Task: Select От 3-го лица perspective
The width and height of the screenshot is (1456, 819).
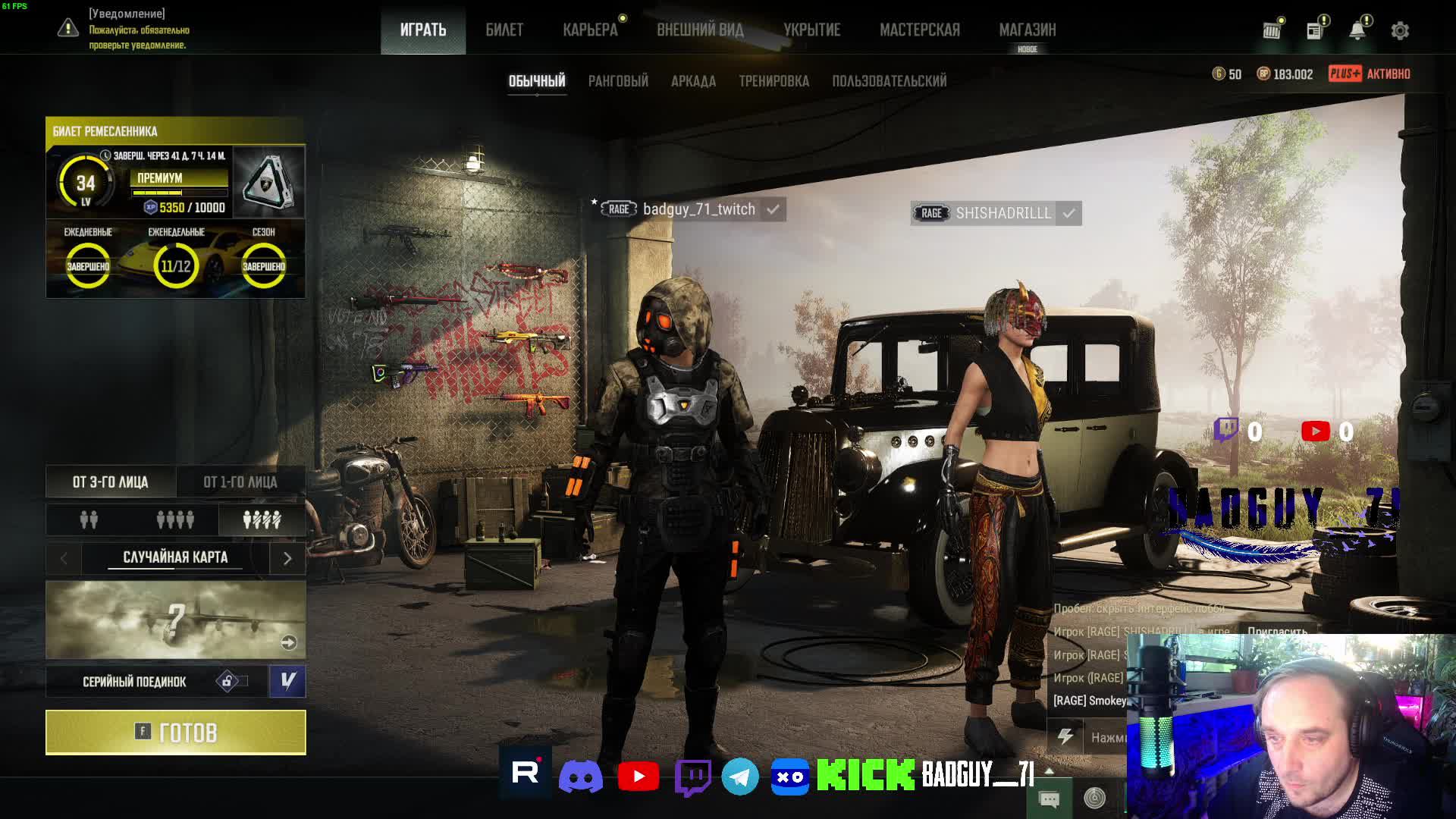Action: click(x=111, y=482)
